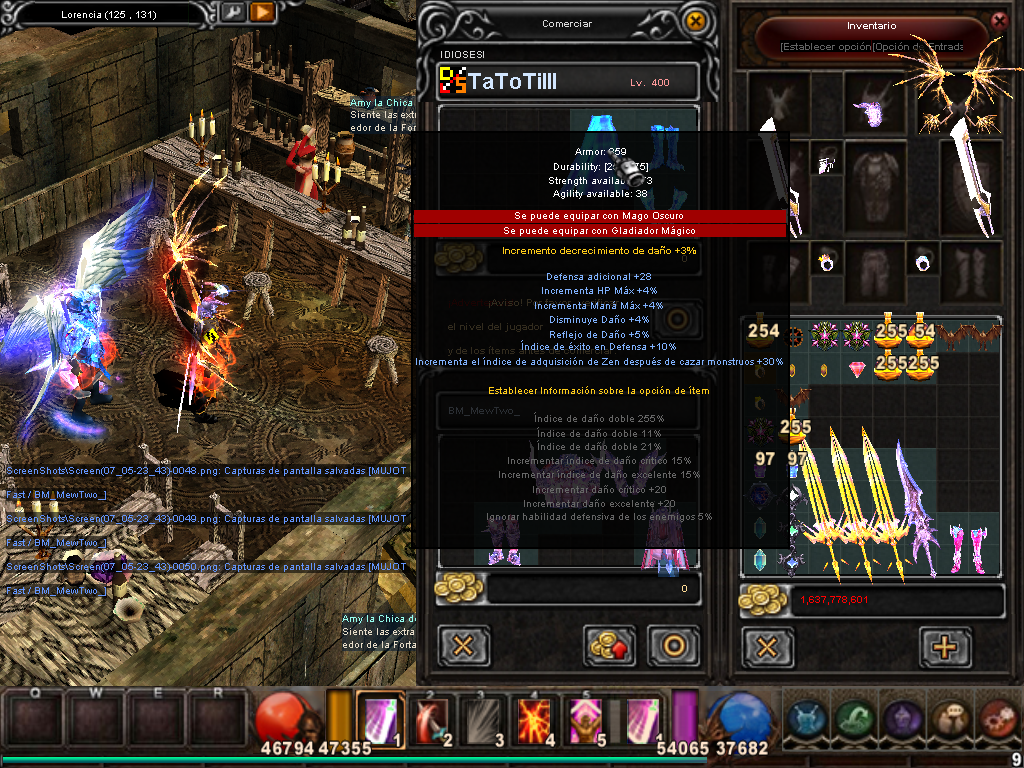
Task: Close the Inventario panel
Action: click(x=998, y=20)
